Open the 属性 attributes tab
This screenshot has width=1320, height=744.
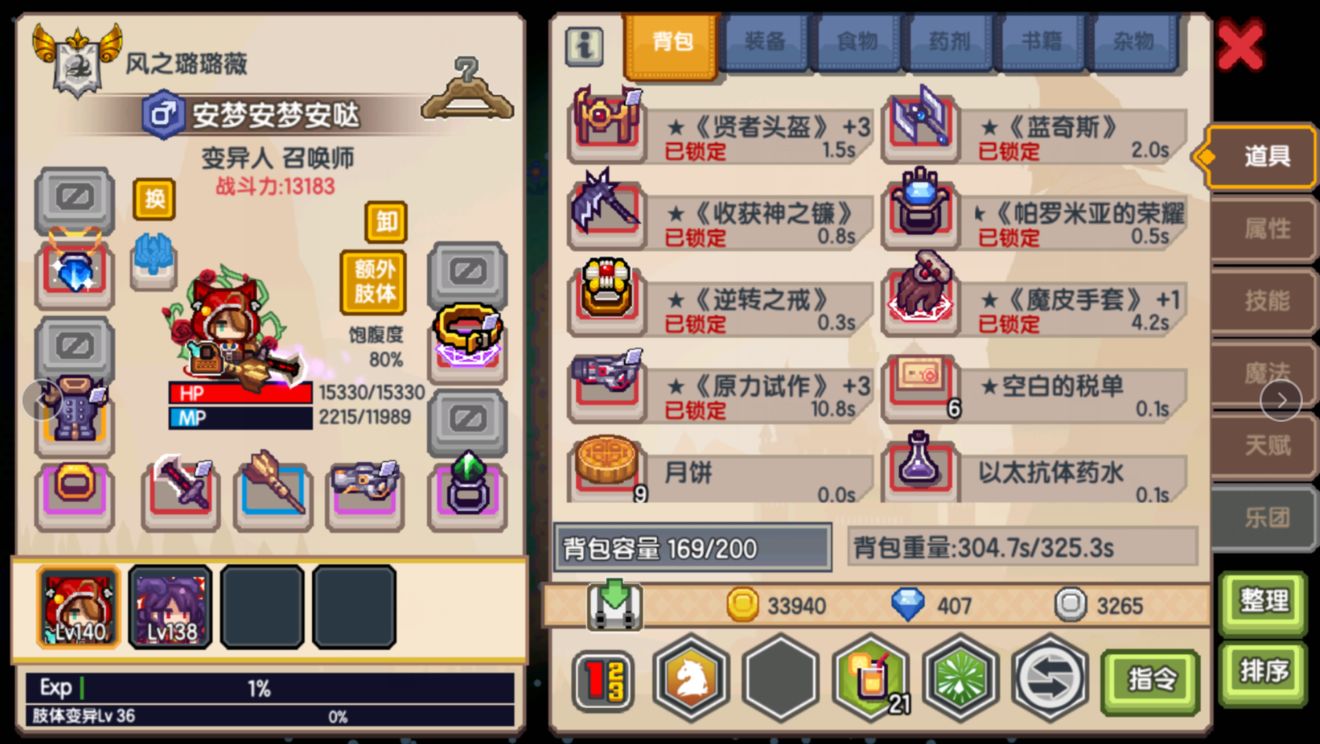[1269, 228]
